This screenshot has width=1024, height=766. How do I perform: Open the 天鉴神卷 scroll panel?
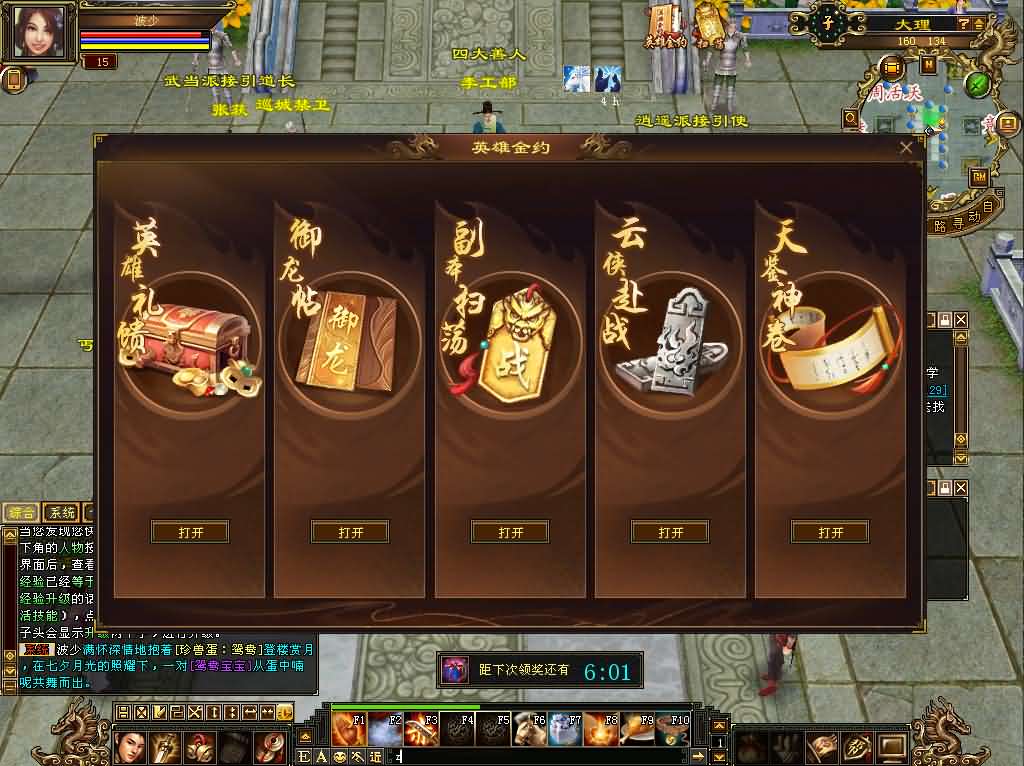[x=830, y=532]
